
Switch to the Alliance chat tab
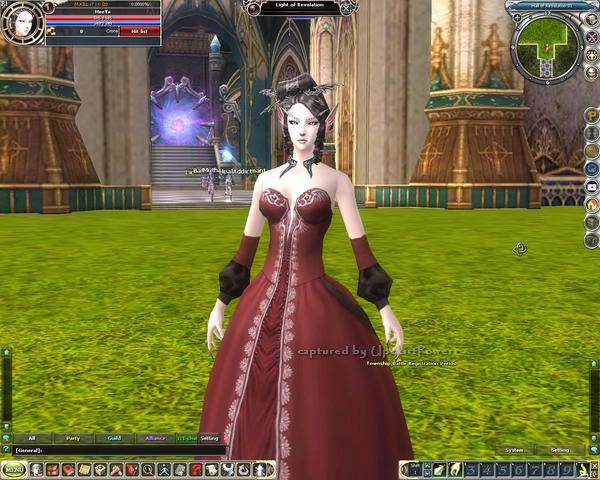click(x=155, y=438)
